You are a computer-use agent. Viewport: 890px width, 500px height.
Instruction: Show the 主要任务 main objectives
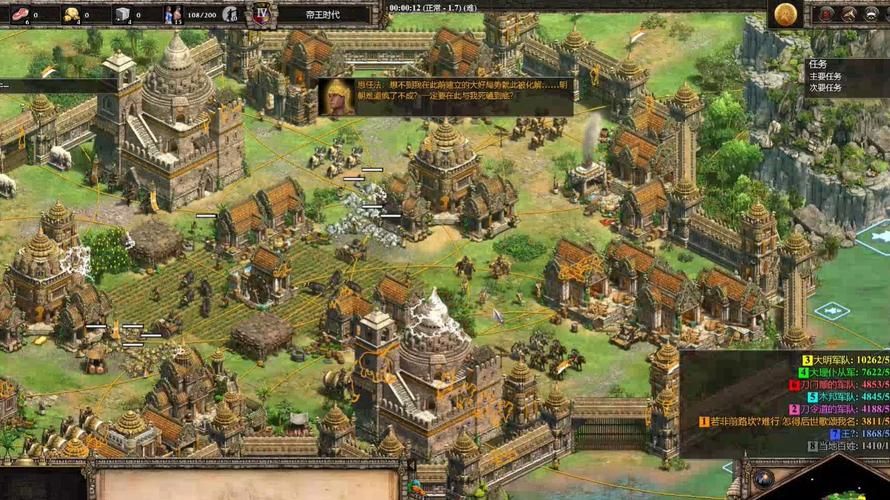pyautogui.click(x=826, y=75)
